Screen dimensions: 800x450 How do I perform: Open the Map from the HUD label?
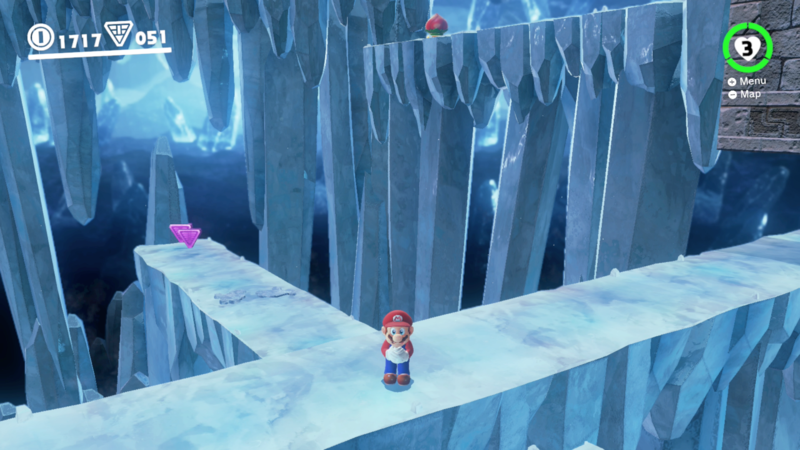coord(748,94)
